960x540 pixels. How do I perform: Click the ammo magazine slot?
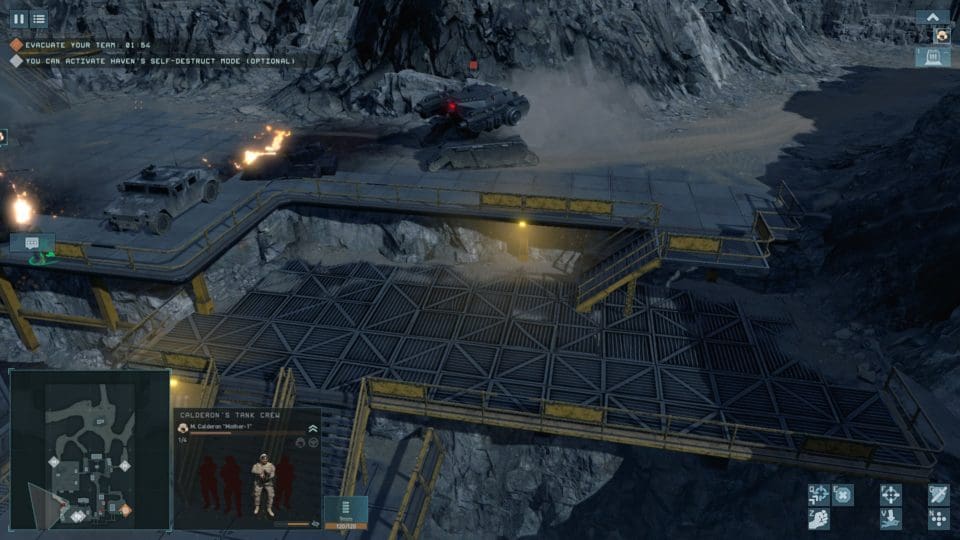[x=346, y=511]
